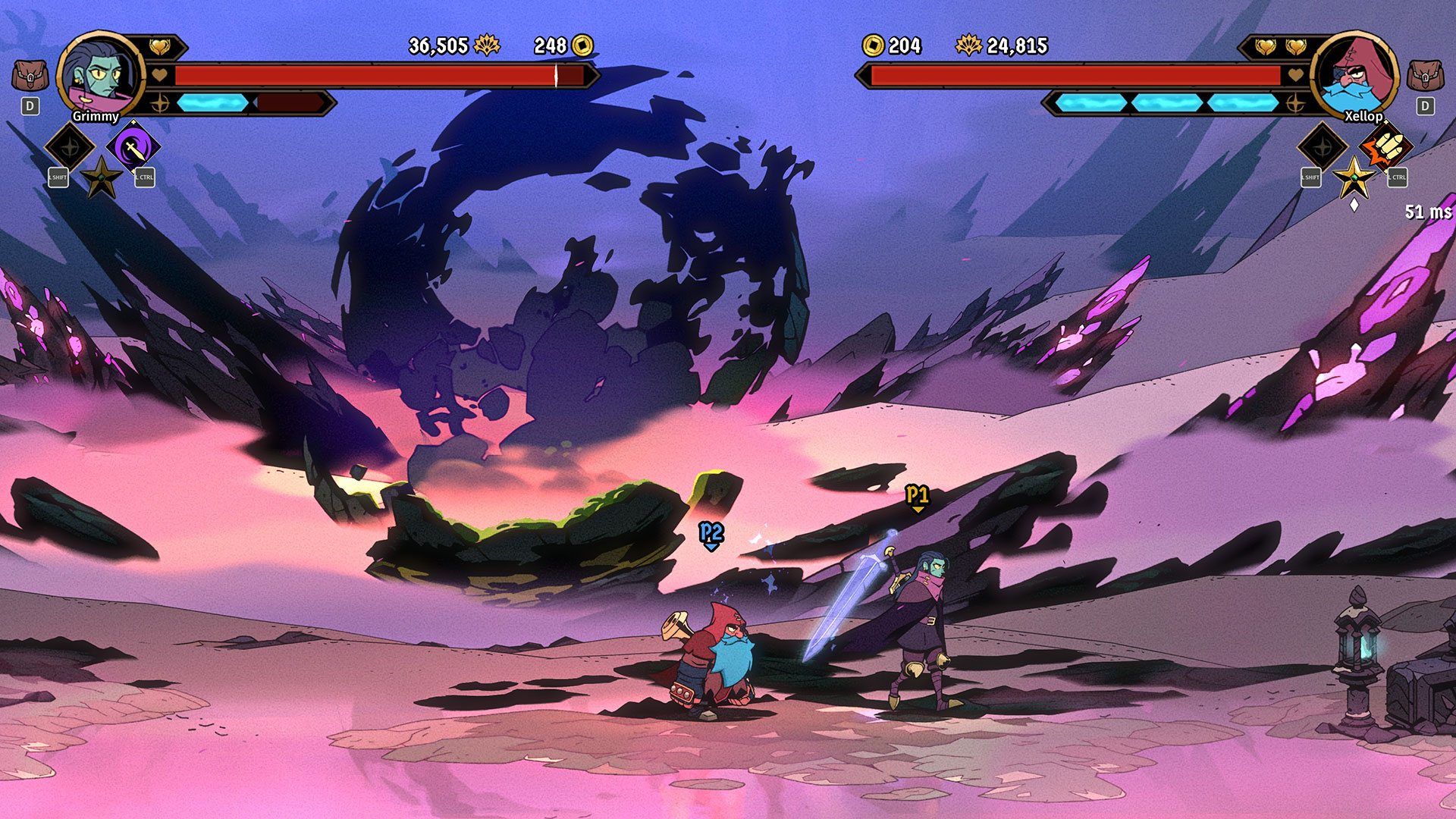
Task: Select Grimmy's character portrait
Action: pyautogui.click(x=100, y=75)
